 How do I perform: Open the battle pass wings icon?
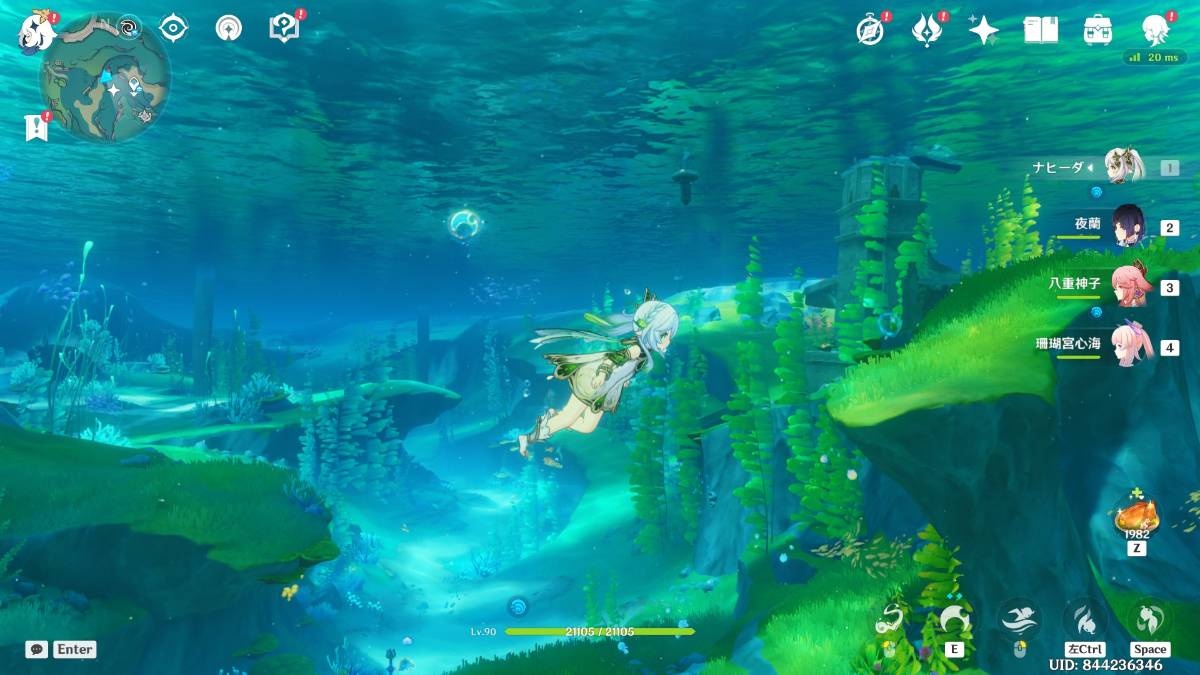click(927, 30)
